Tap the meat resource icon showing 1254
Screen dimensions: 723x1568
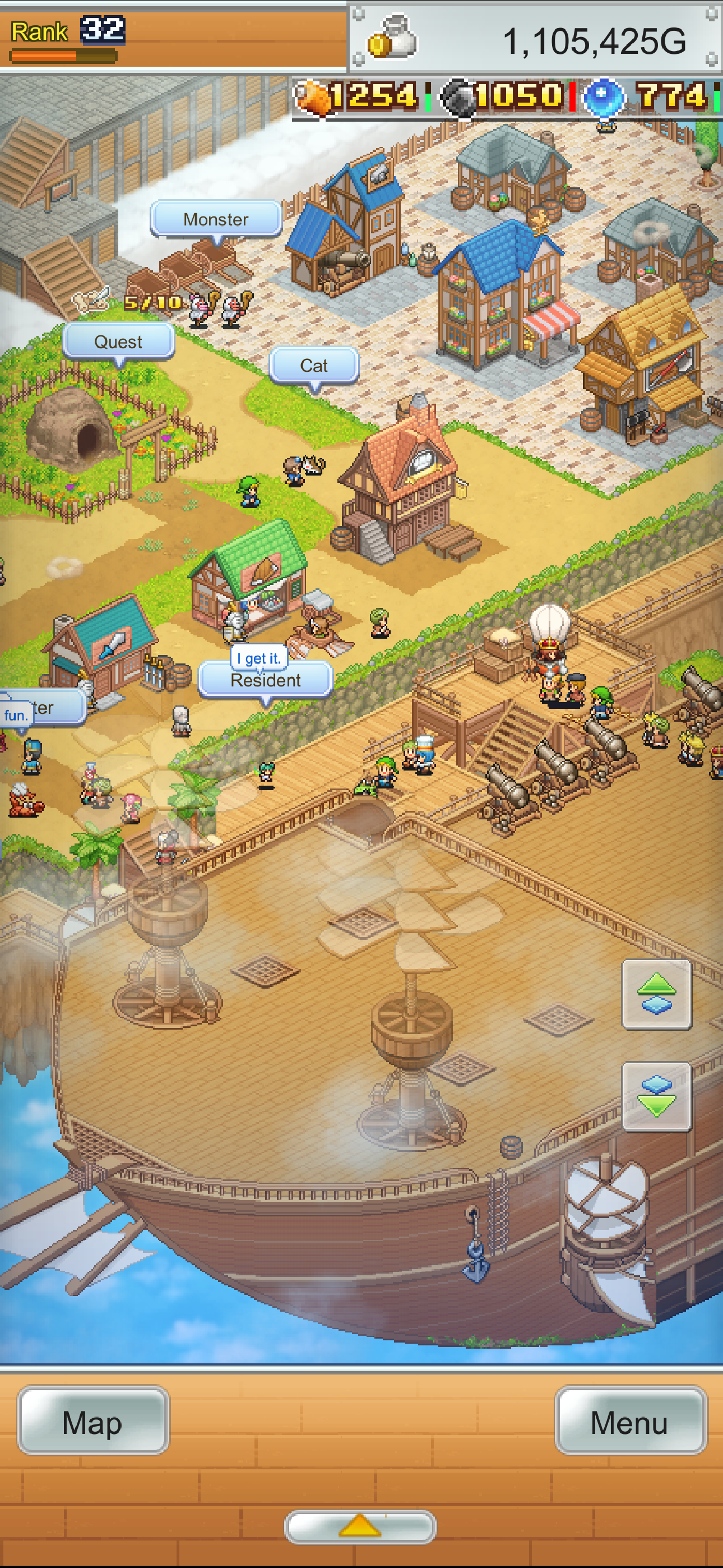coord(312,98)
